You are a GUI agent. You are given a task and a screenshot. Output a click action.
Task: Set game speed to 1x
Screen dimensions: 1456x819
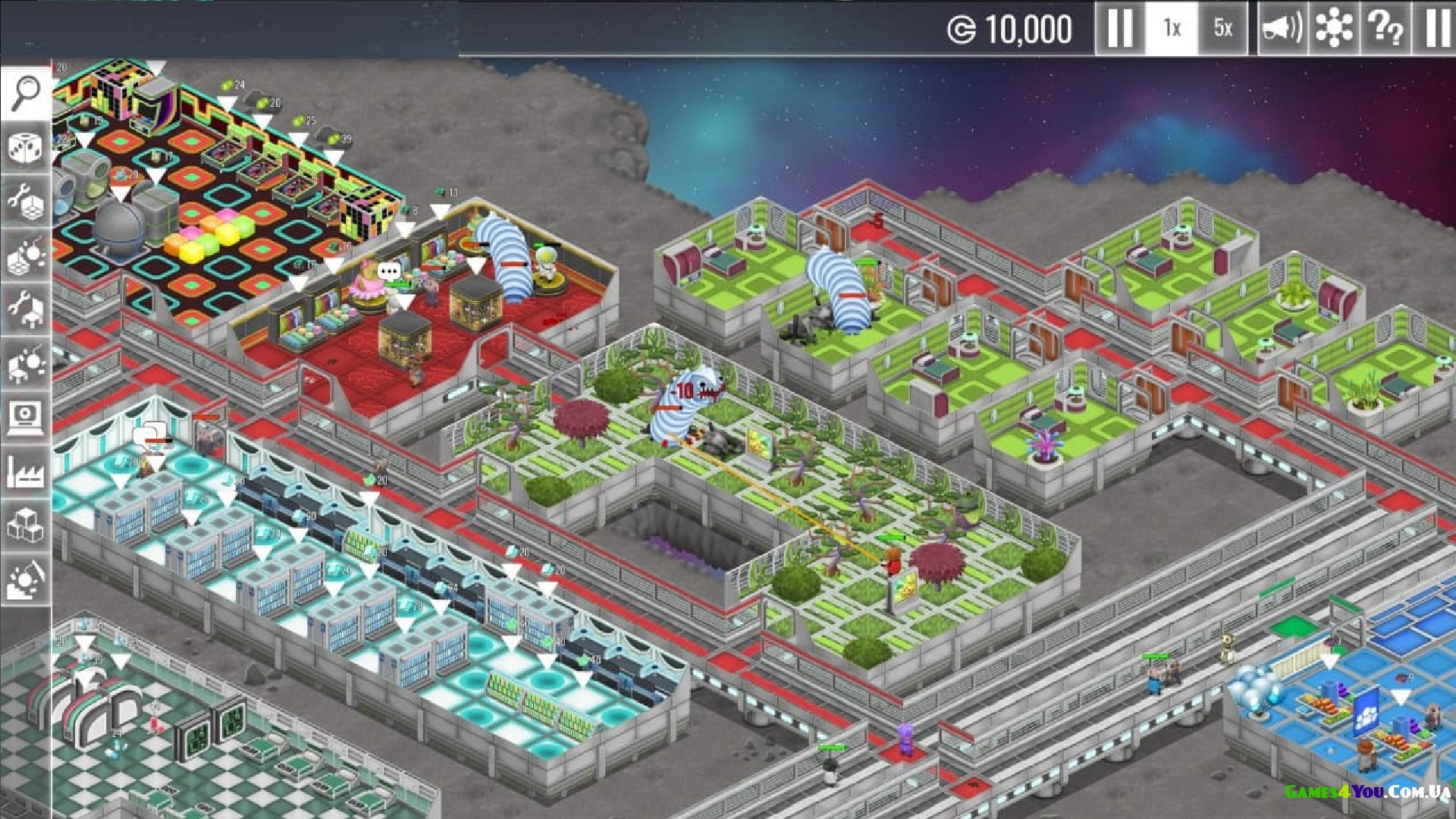coord(1172,28)
